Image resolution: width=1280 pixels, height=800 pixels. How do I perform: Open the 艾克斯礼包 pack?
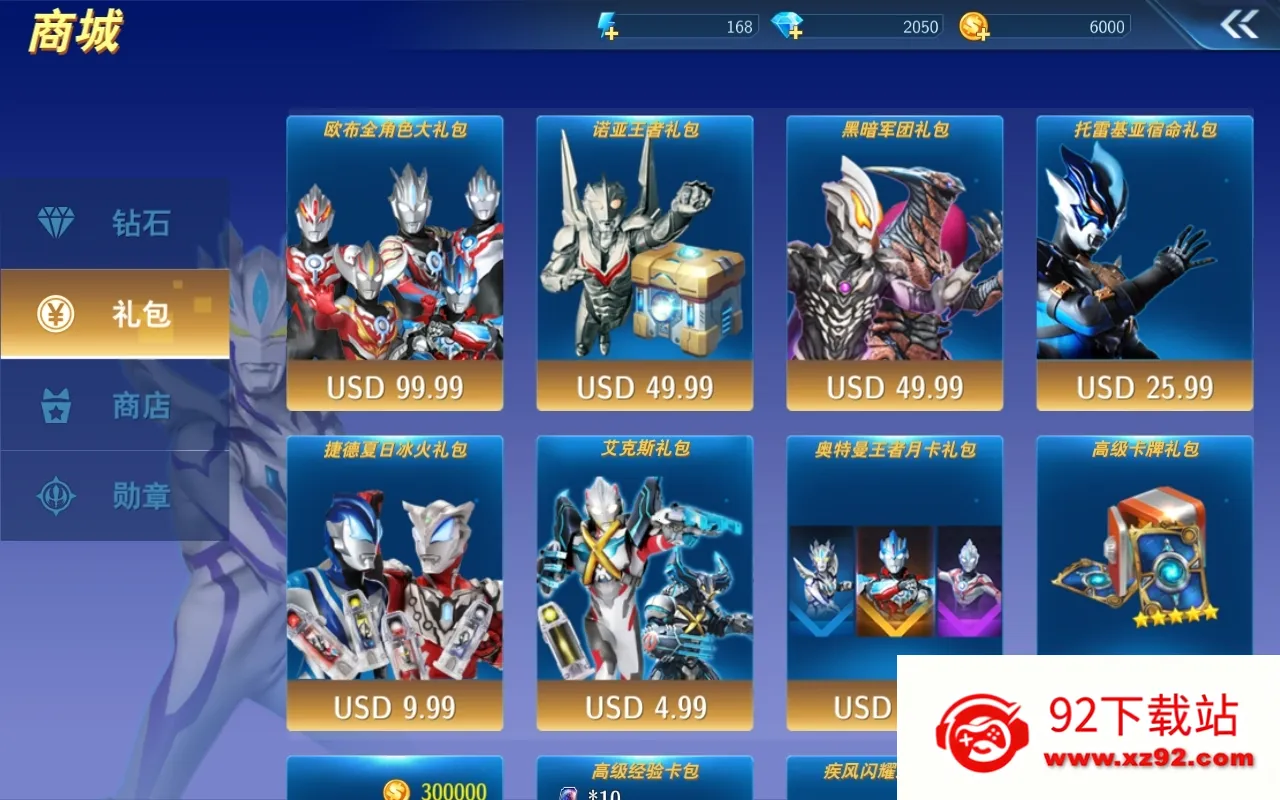tap(645, 583)
